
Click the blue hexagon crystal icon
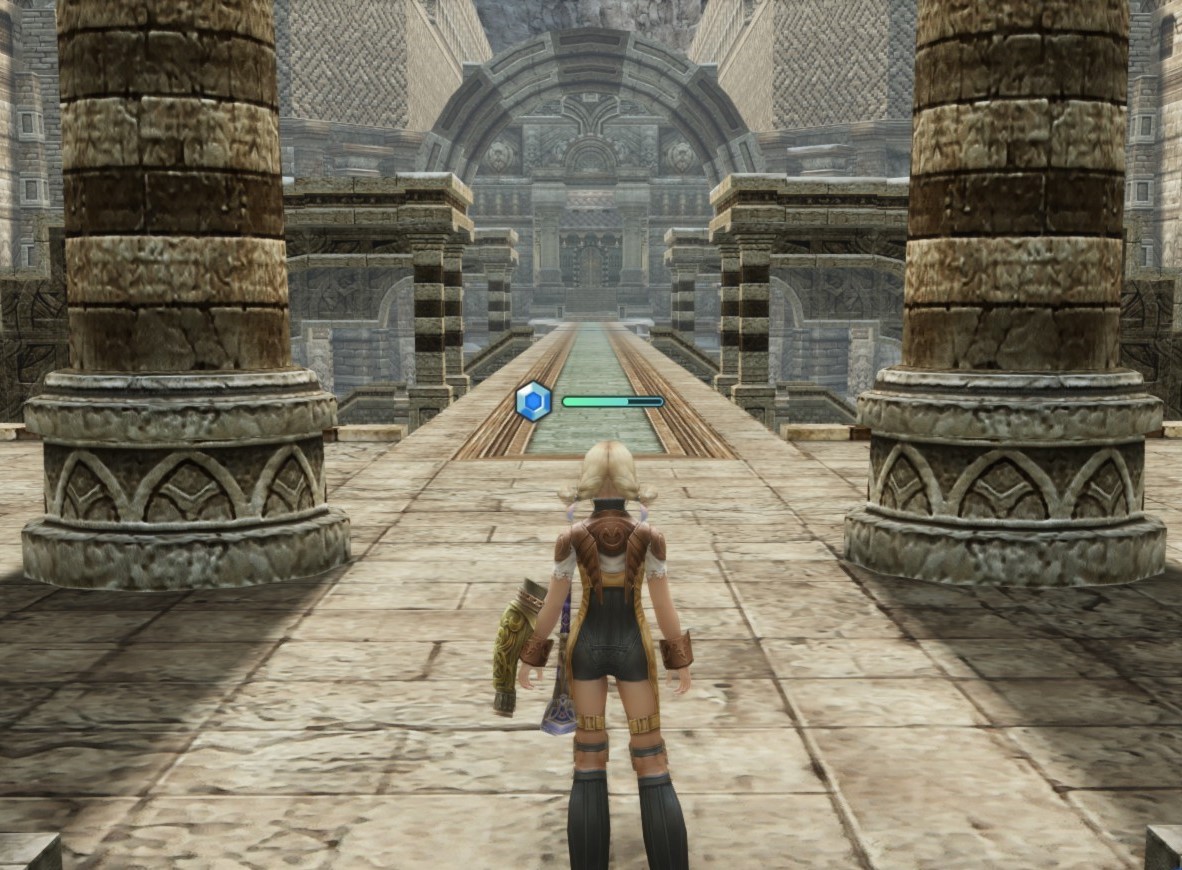[x=533, y=401]
